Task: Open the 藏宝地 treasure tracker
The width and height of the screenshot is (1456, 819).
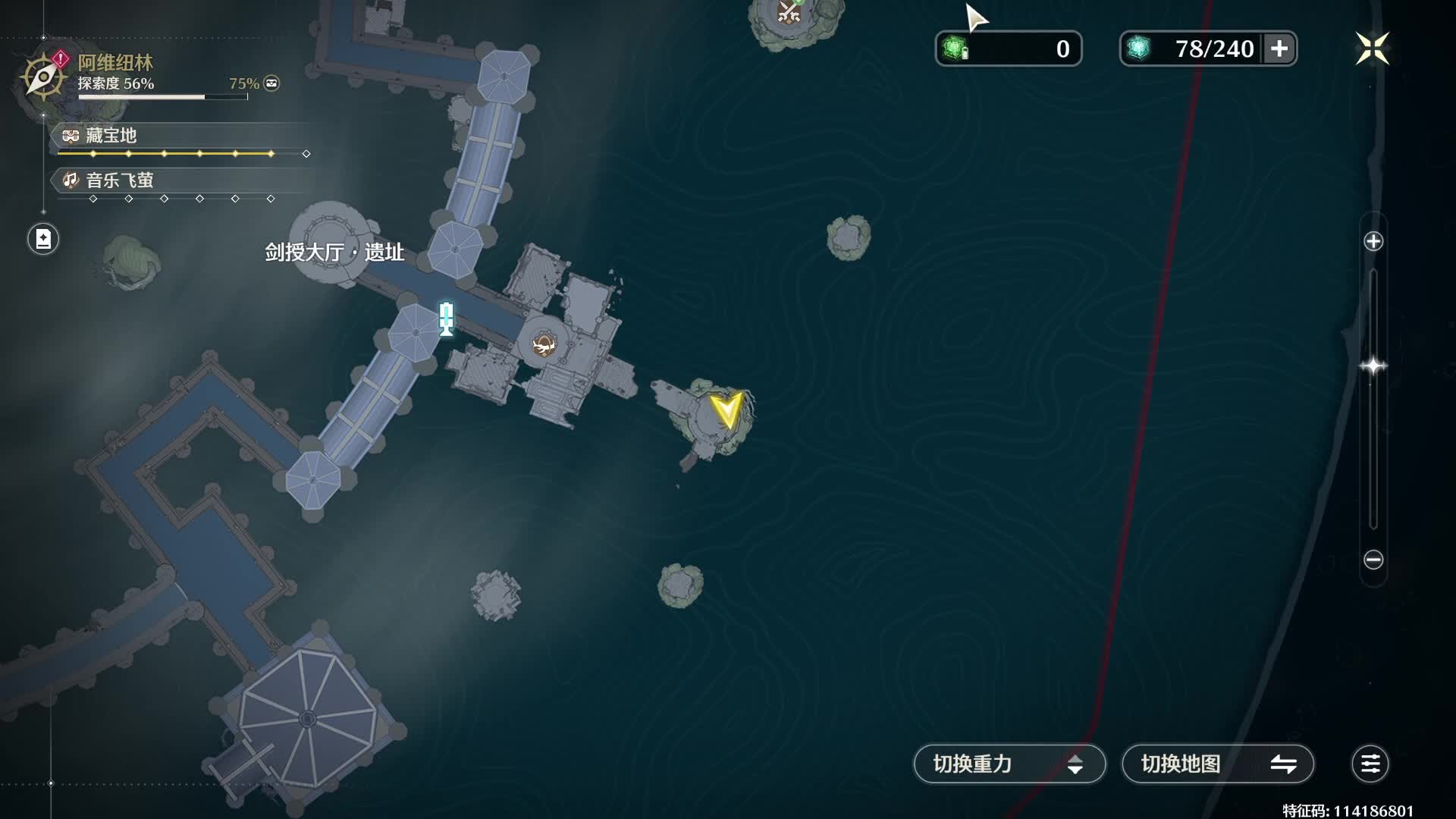Action: pos(111,136)
